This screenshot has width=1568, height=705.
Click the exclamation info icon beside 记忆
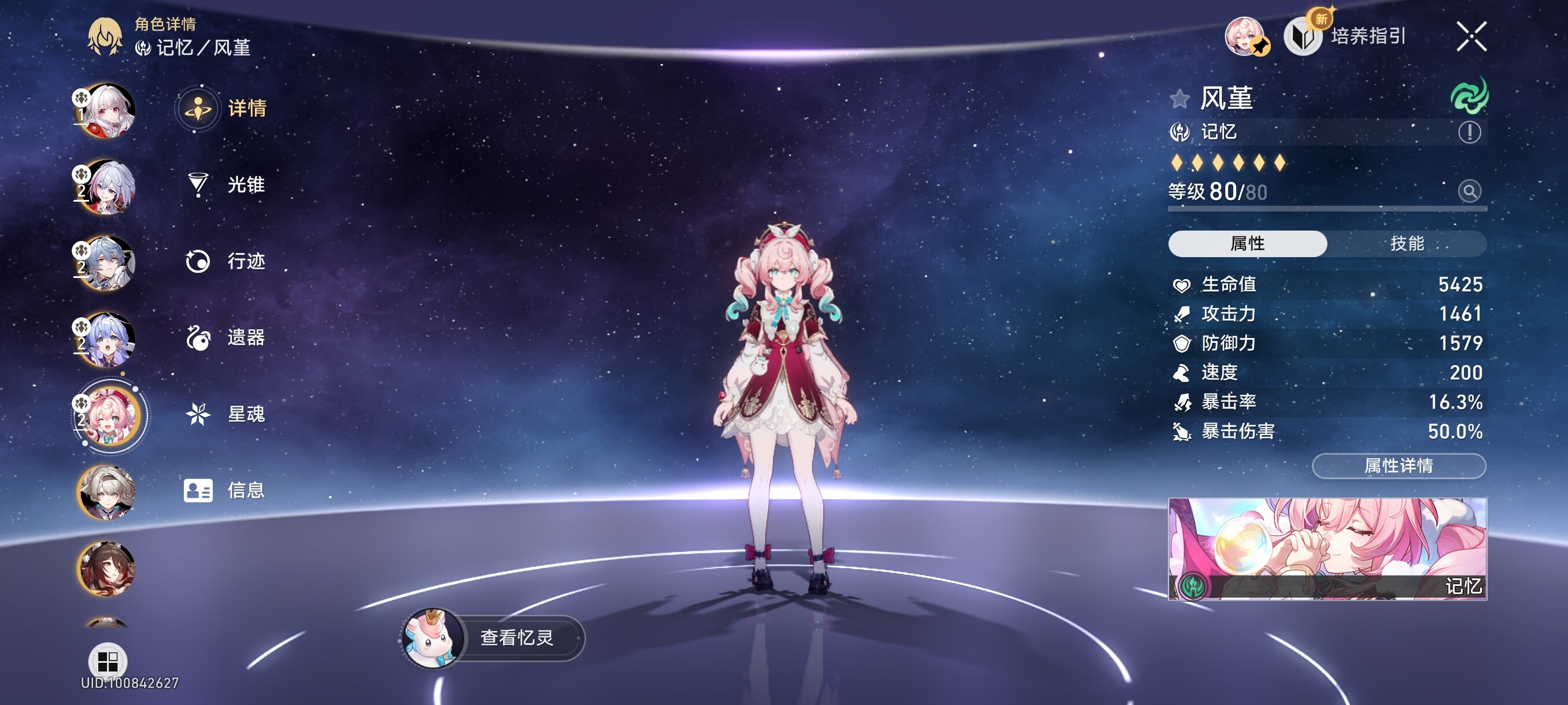tap(1469, 132)
